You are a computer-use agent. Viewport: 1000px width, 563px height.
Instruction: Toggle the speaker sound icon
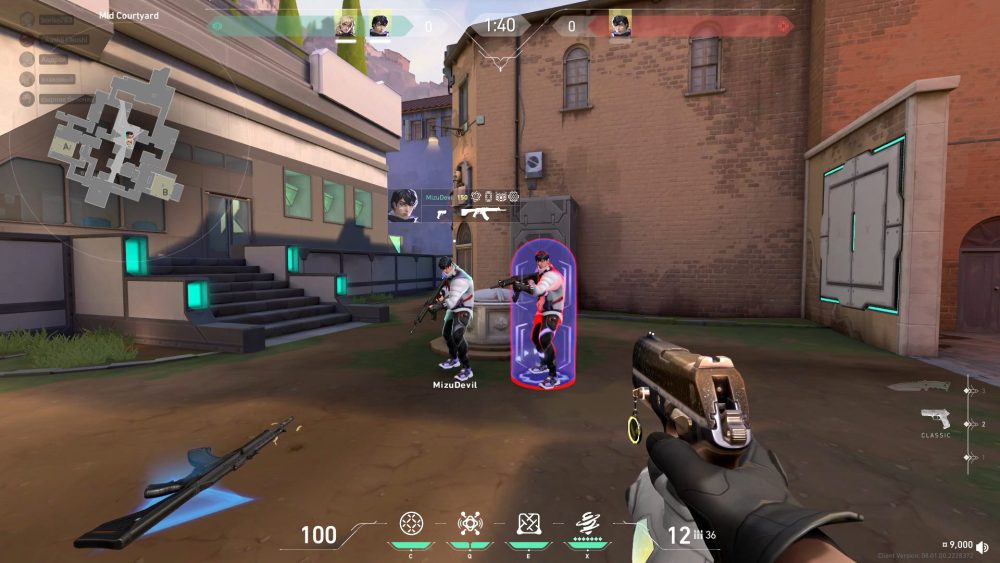[x=983, y=546]
